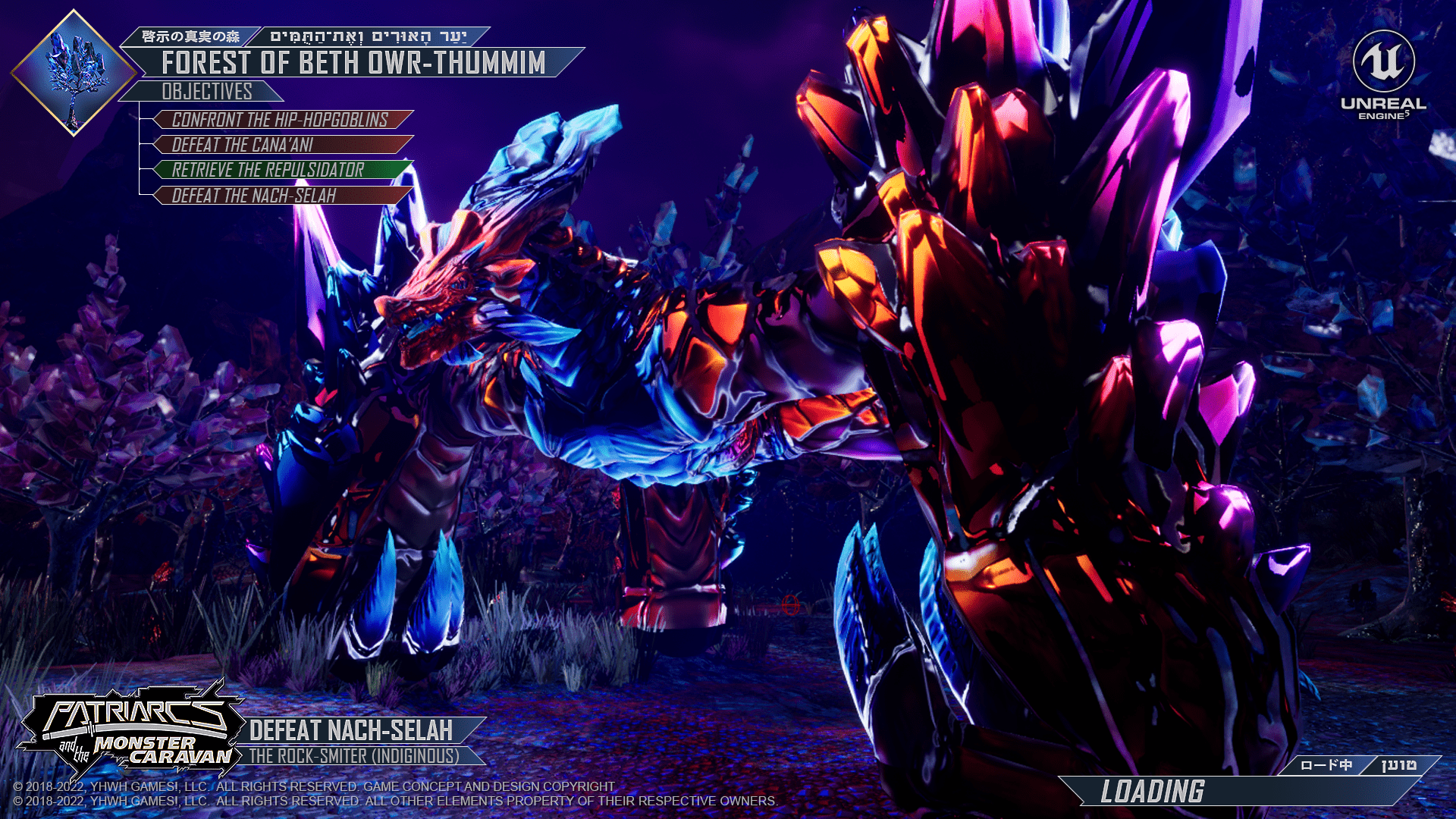
Task: Click the crystal tree level emblem
Action: [74, 73]
